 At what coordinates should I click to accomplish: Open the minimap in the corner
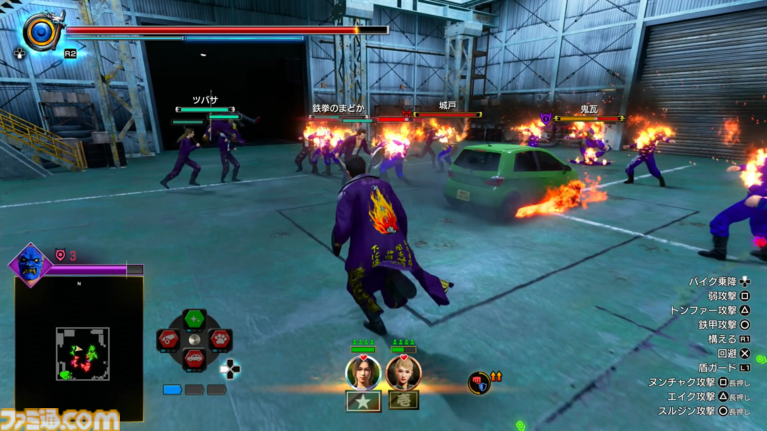[81, 352]
